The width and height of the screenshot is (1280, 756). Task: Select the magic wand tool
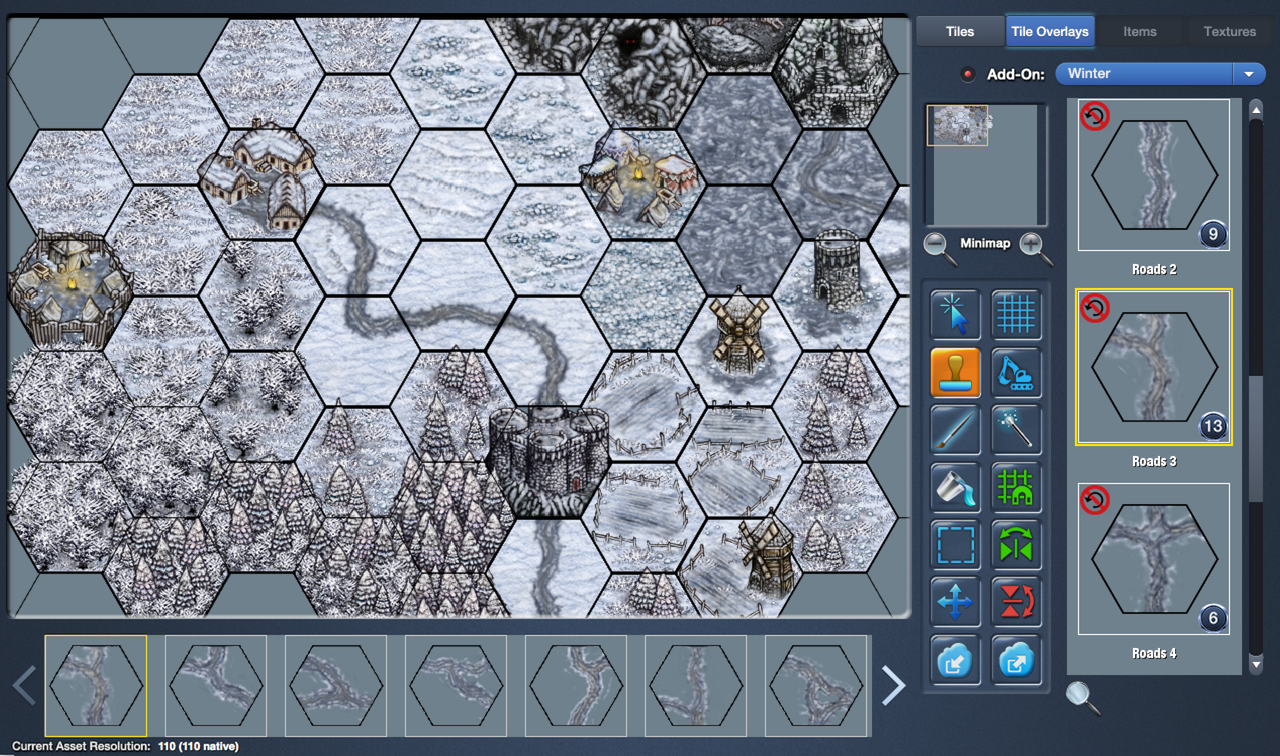1016,430
